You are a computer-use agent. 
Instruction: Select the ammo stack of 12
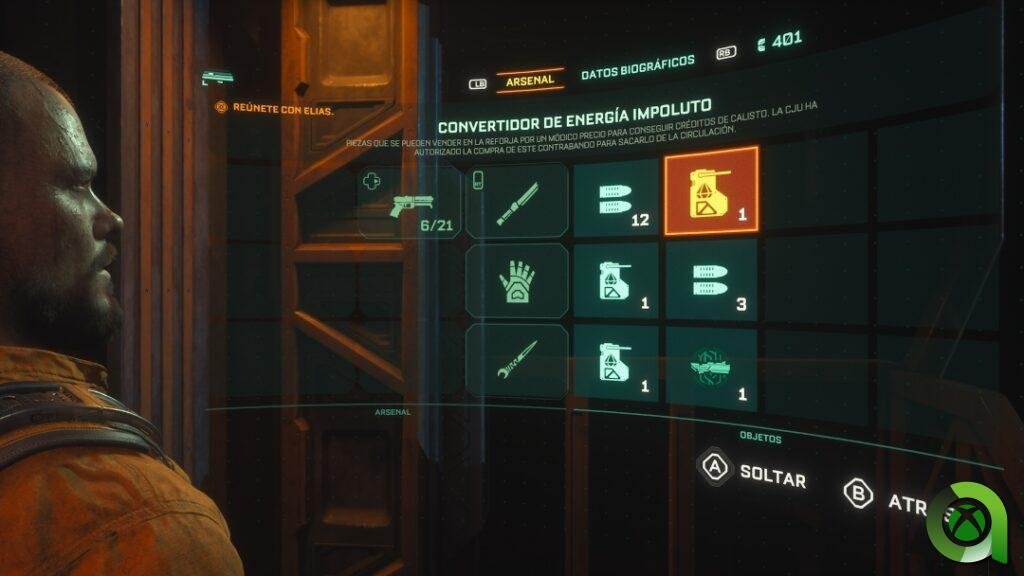[x=616, y=200]
